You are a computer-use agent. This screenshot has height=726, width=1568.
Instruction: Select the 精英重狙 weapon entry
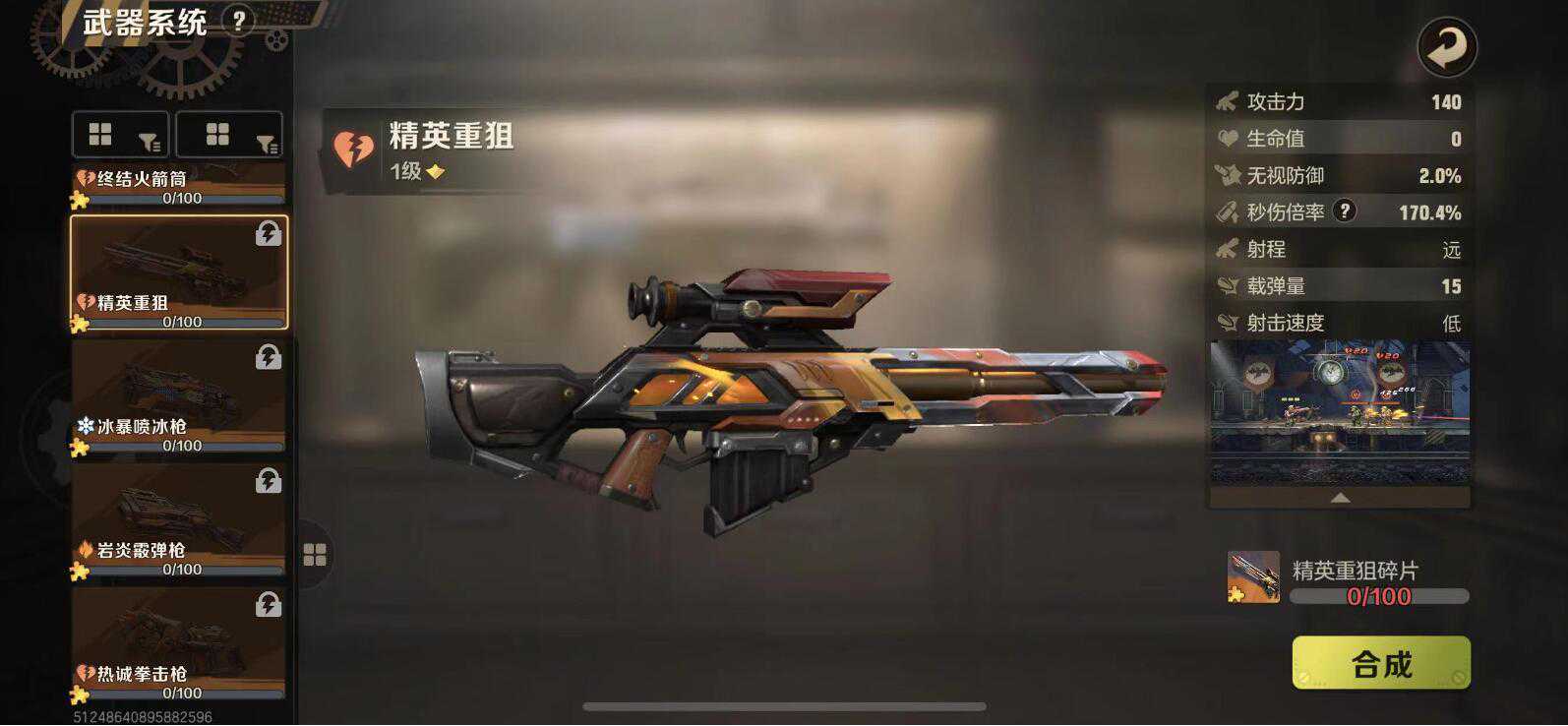pos(179,273)
